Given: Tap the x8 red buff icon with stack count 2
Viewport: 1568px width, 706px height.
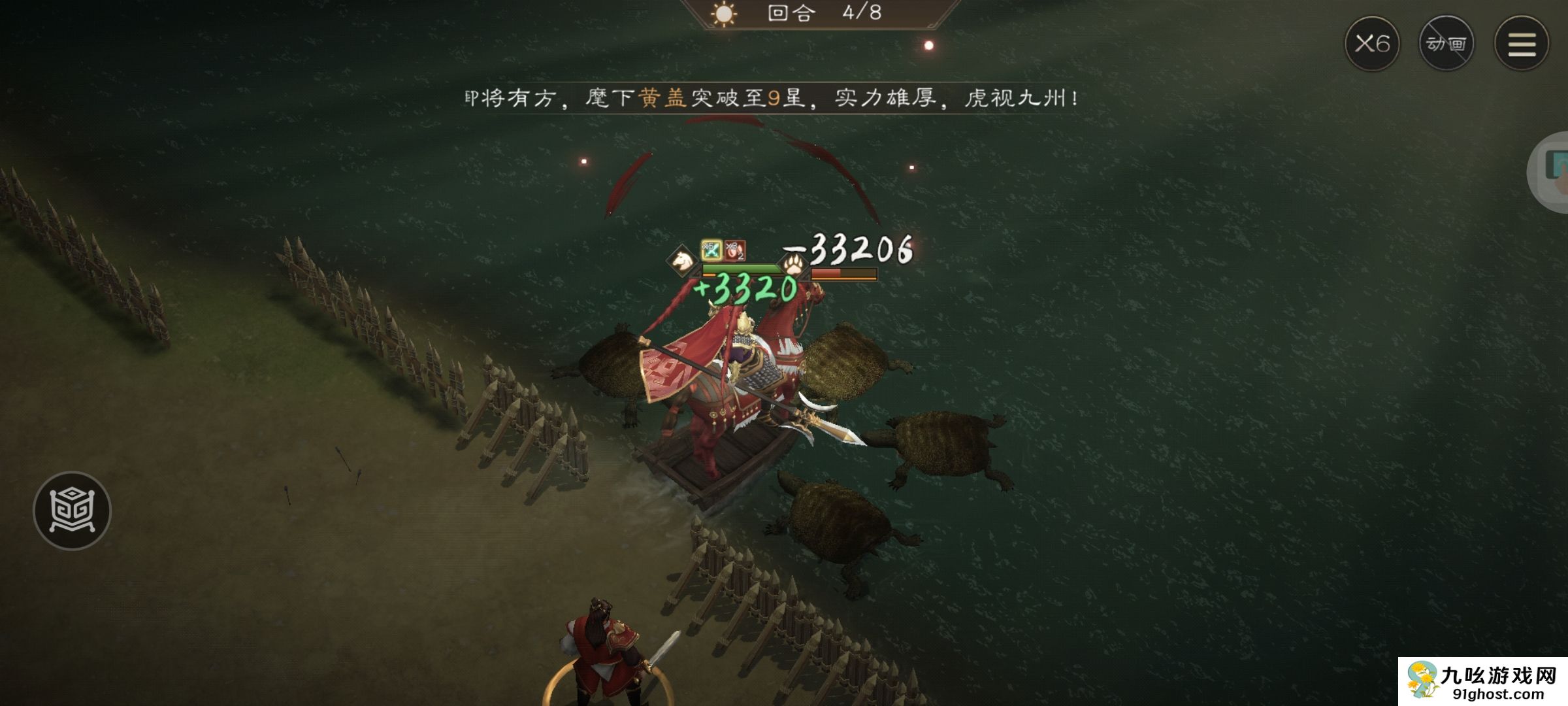Looking at the screenshot, I should [x=735, y=251].
